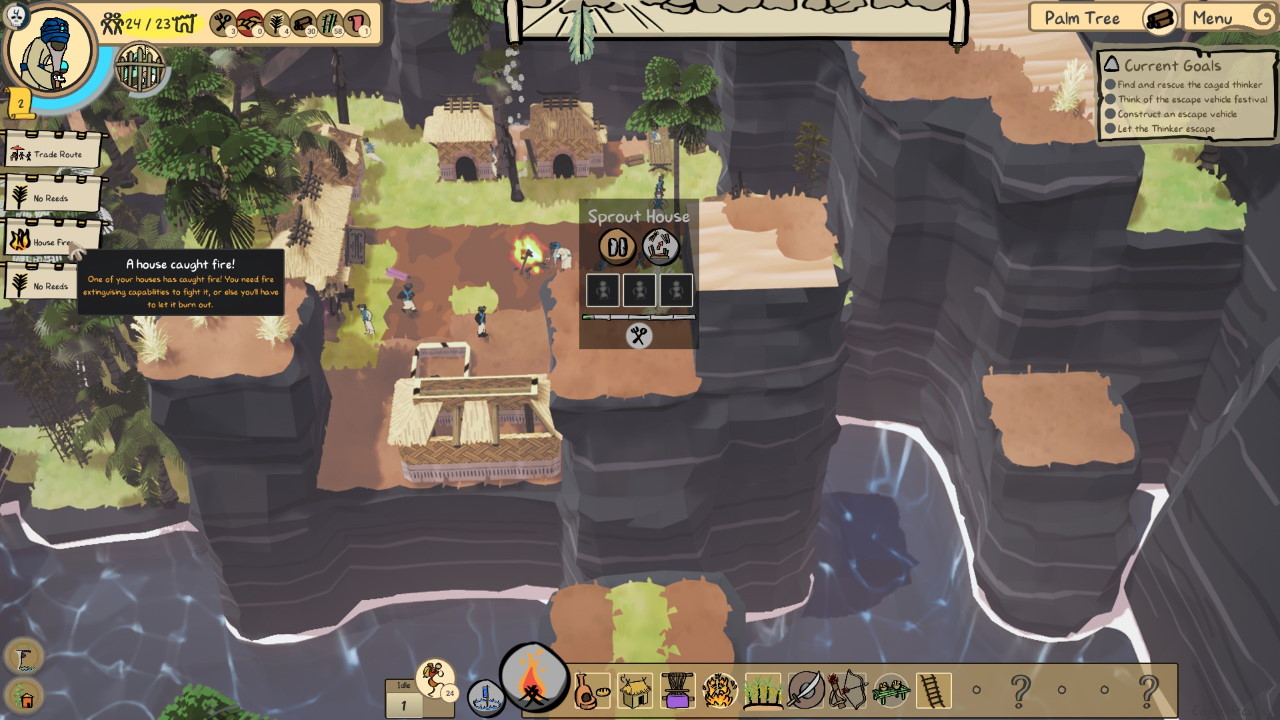Click the fork and spoon icon in Sprout House panel

point(639,336)
